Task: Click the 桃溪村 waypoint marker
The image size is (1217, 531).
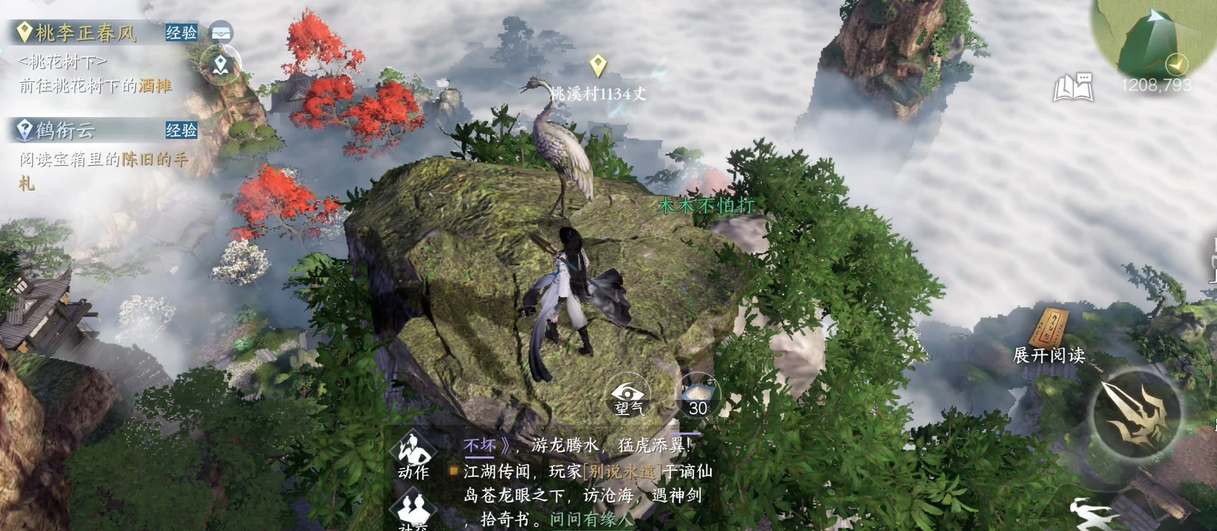Action: 598,68
